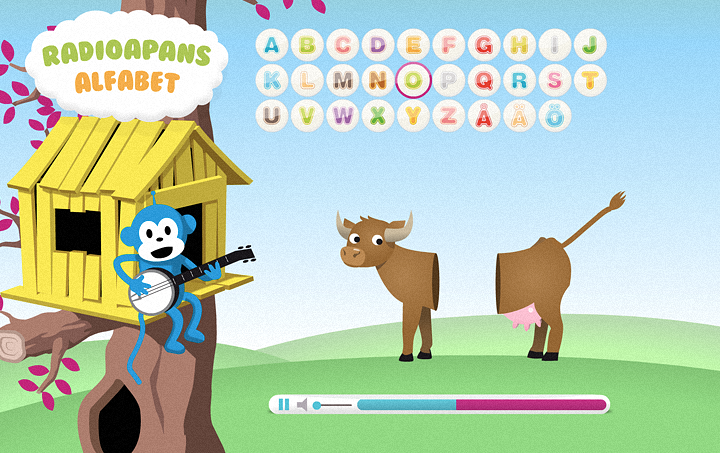The width and height of the screenshot is (720, 453).
Task: Choose the letter Å bubble
Action: [484, 115]
